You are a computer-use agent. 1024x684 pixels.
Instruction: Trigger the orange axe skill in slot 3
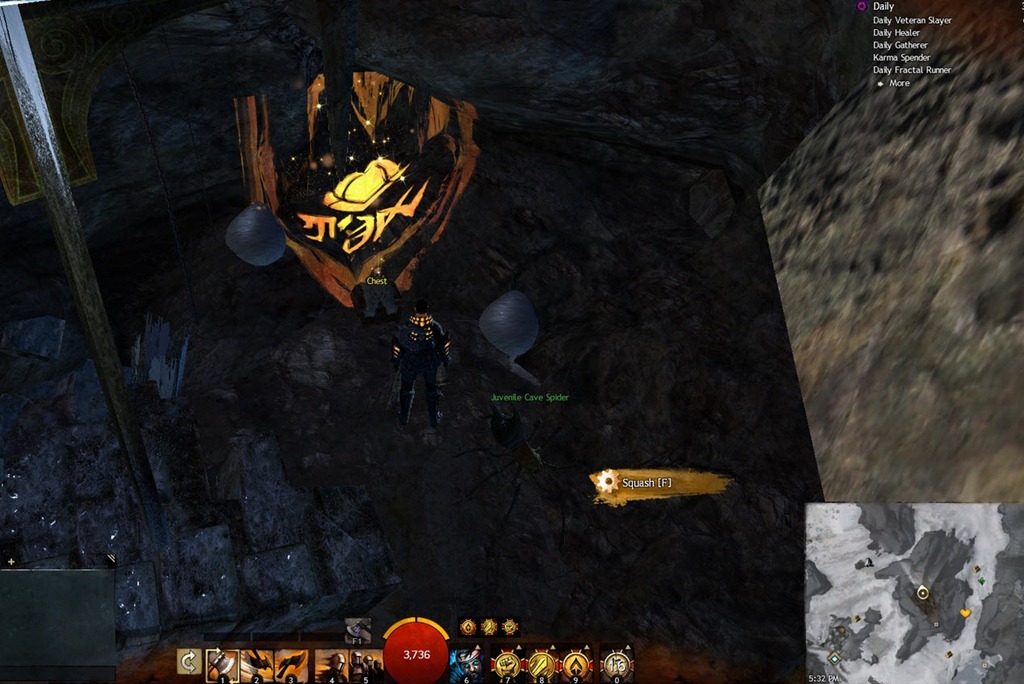tap(291, 664)
